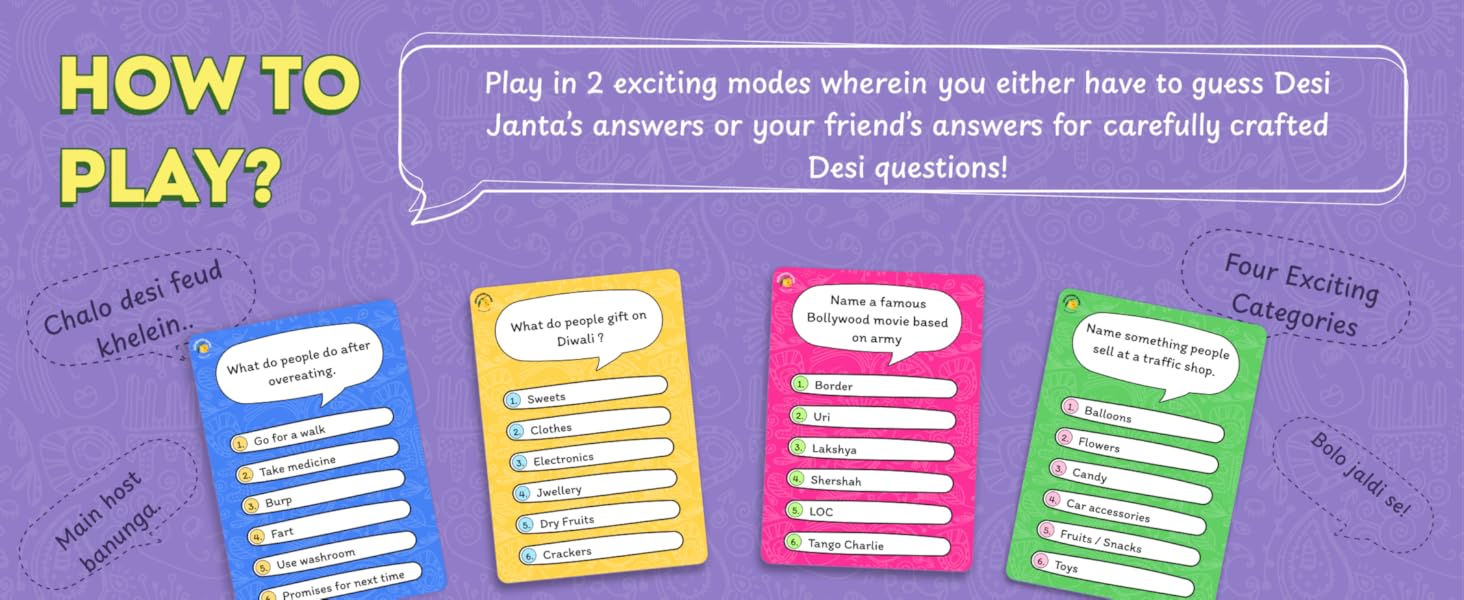Choose "Sweets" on the Diwali card
Viewport: 1464px width, 600px height.
point(585,393)
